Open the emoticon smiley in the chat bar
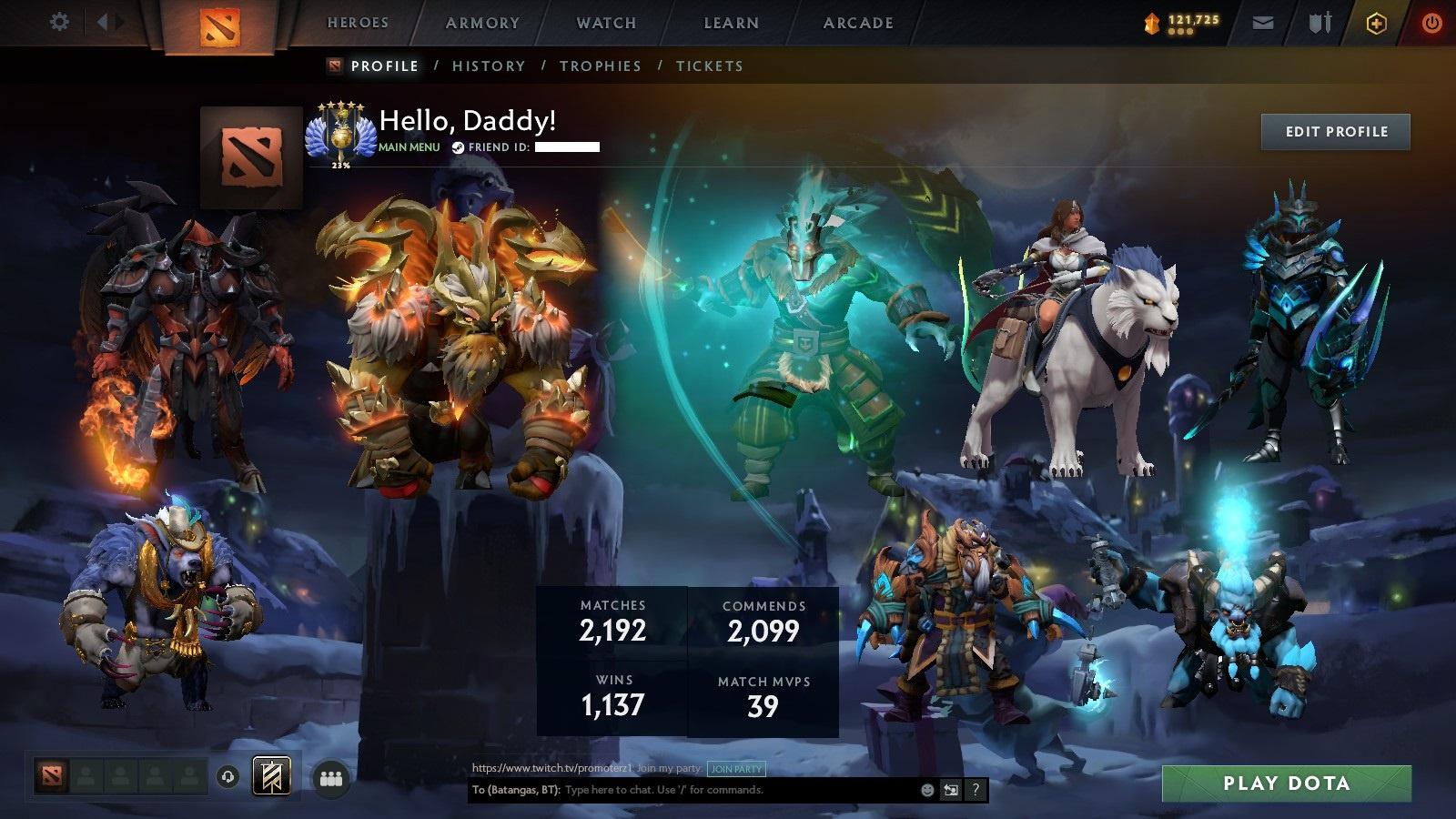The height and width of the screenshot is (819, 1456). pyautogui.click(x=926, y=790)
